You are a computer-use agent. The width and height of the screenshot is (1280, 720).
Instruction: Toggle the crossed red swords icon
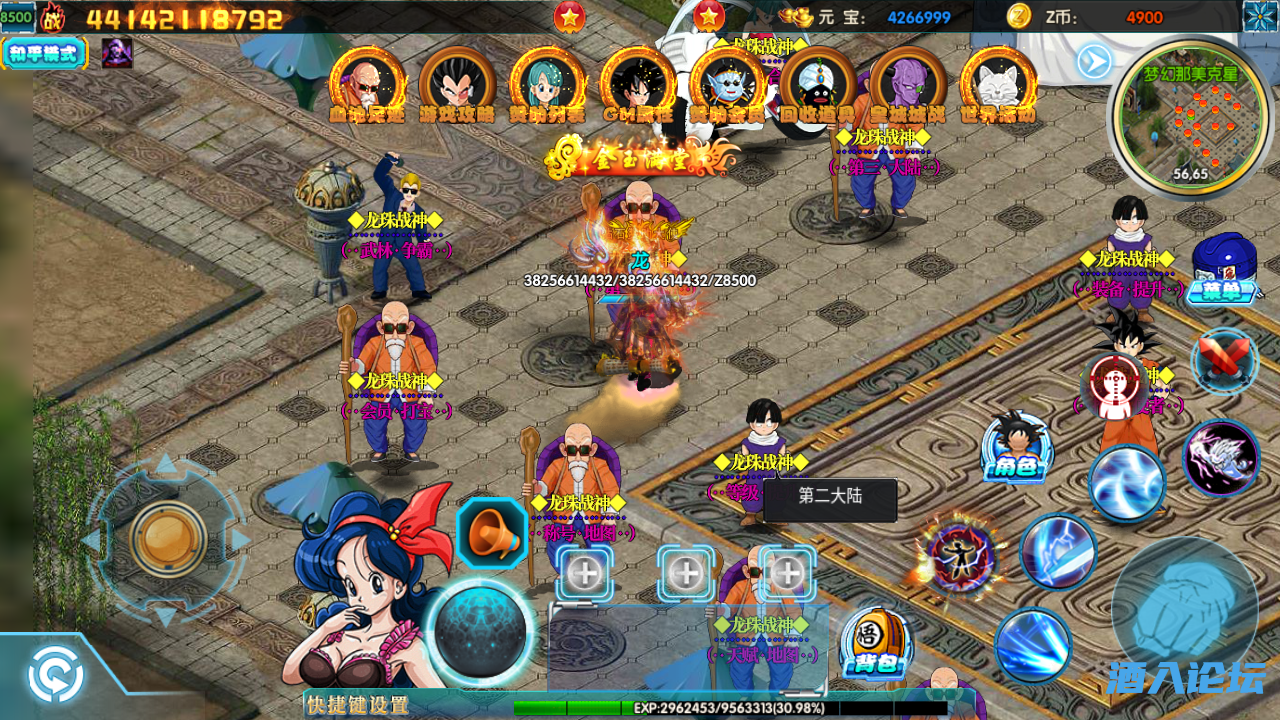tap(1224, 360)
